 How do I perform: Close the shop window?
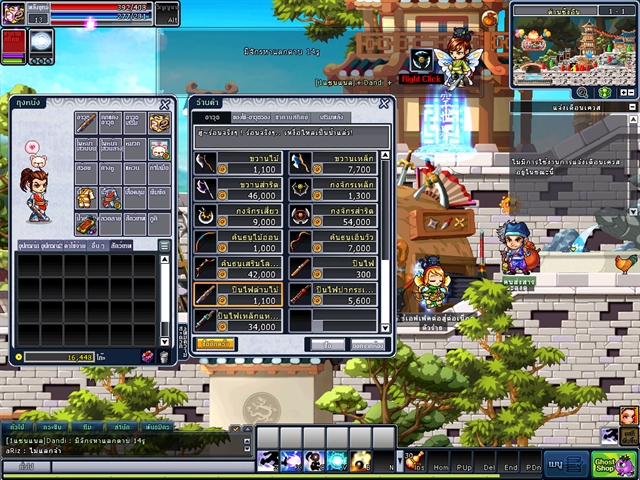[x=383, y=103]
